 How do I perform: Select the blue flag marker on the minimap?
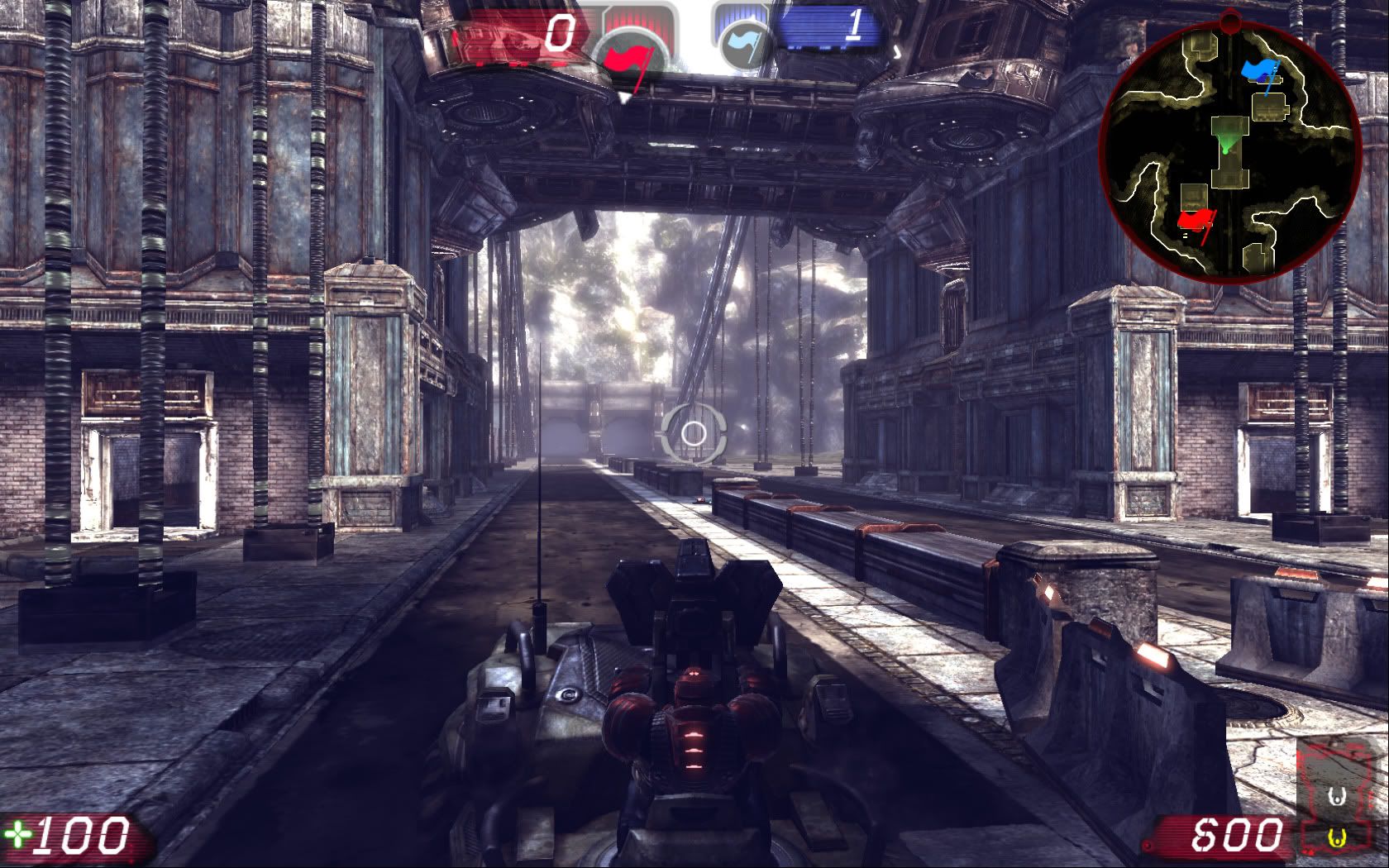click(1260, 73)
